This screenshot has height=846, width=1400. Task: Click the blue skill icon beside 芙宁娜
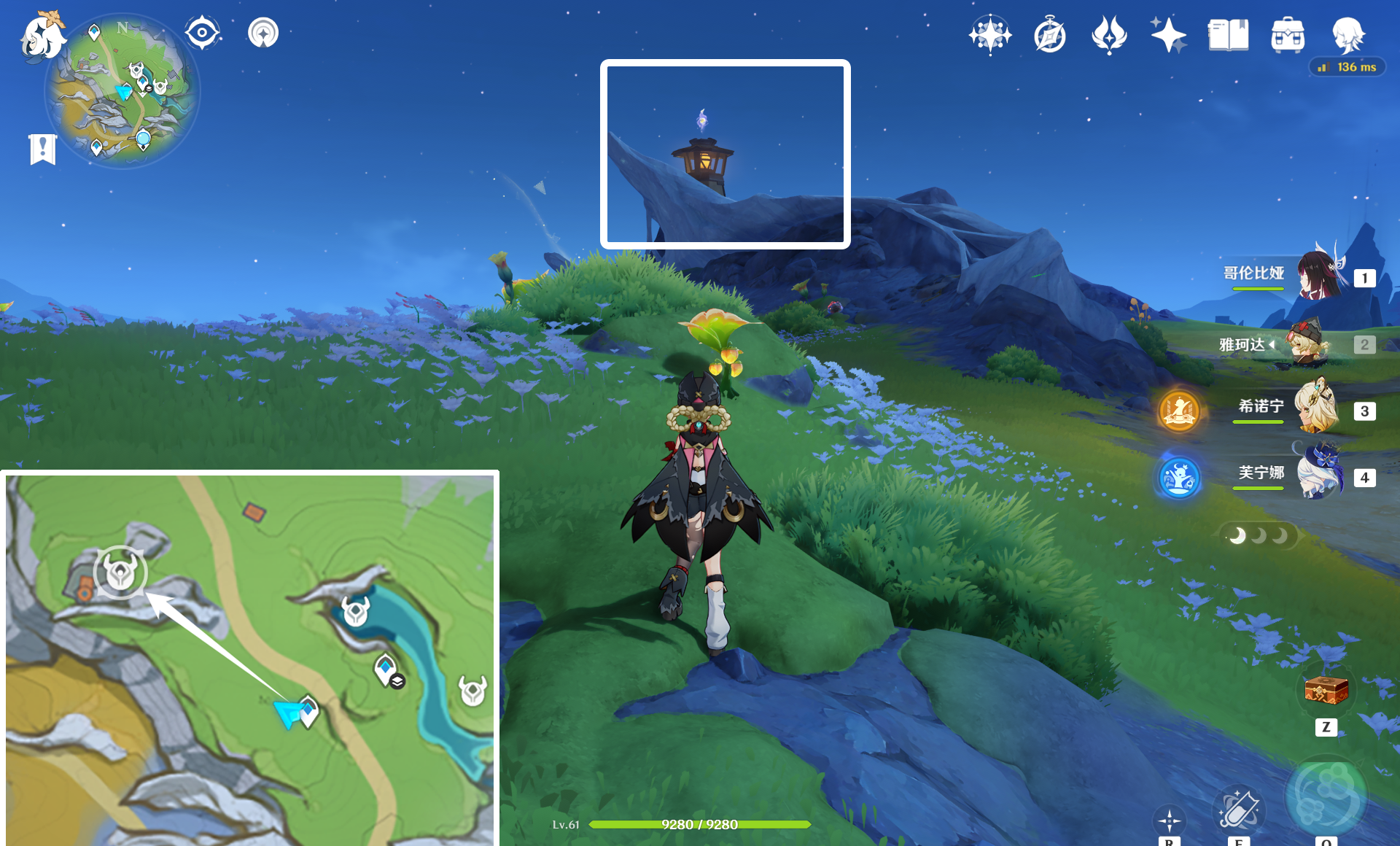pos(1179,478)
